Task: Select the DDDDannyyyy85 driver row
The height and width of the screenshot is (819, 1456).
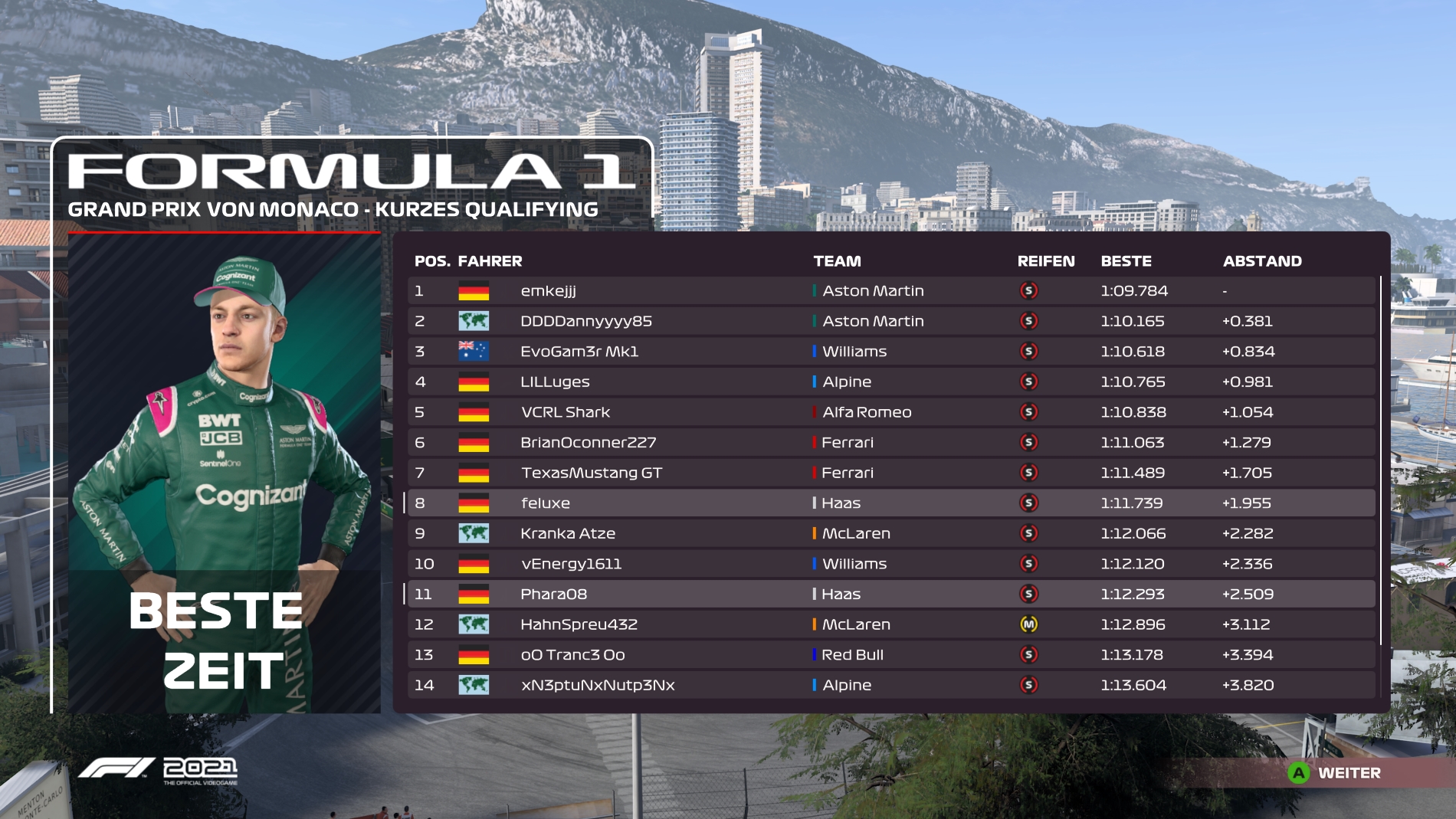Action: point(889,321)
